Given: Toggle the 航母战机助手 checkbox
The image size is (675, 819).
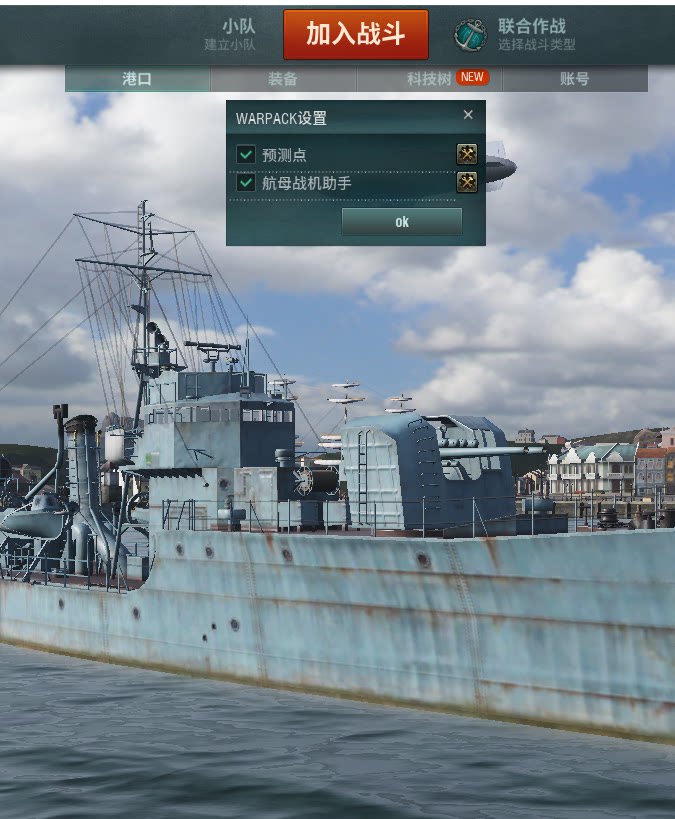Looking at the screenshot, I should [246, 183].
